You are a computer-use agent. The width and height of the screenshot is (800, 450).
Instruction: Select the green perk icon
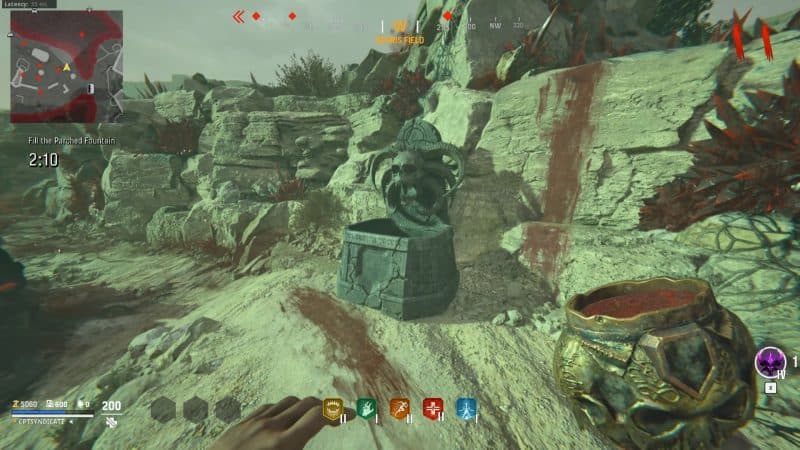click(x=365, y=408)
